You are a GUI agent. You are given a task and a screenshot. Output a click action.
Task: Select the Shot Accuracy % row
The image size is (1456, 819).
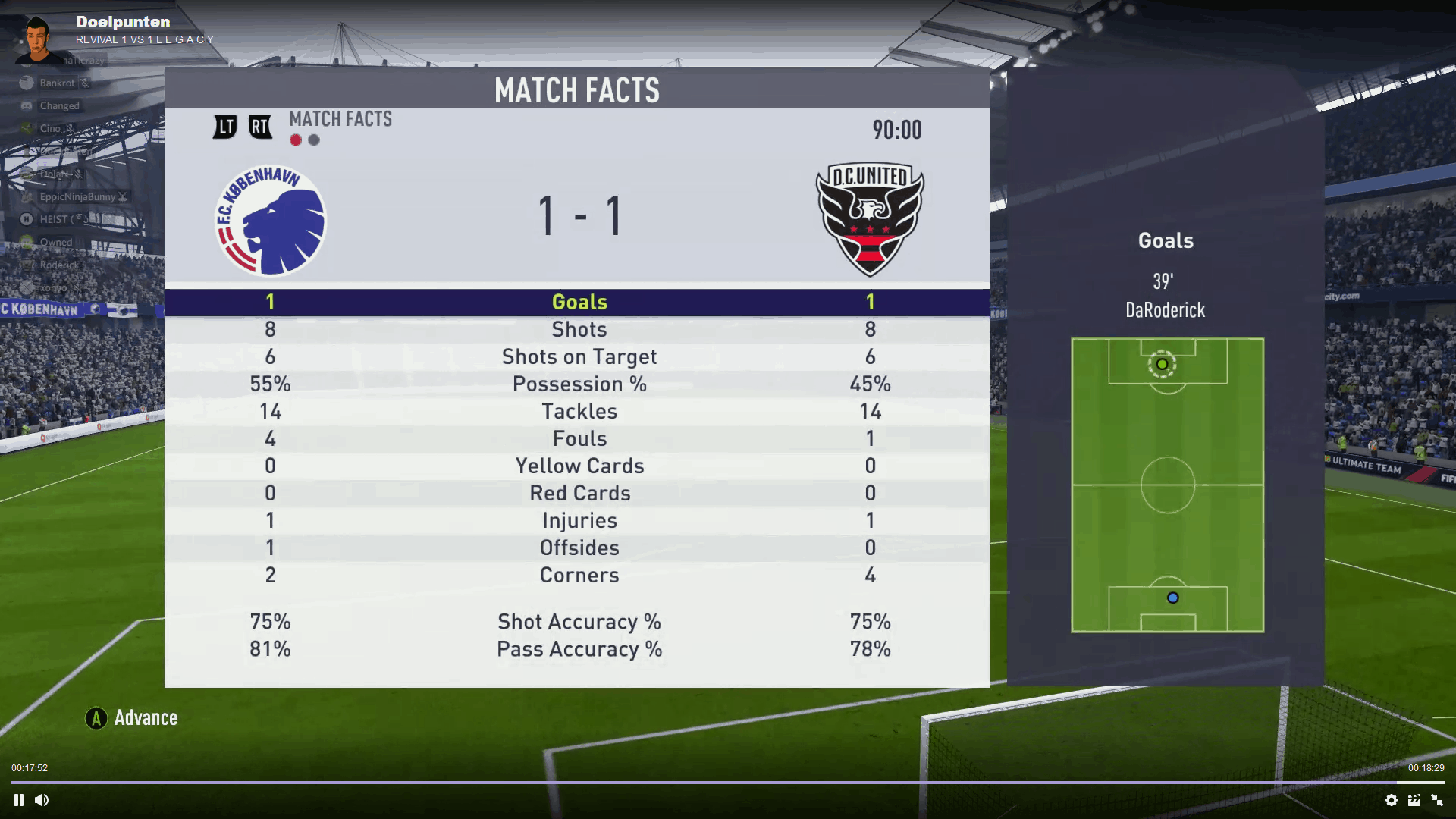point(578,622)
